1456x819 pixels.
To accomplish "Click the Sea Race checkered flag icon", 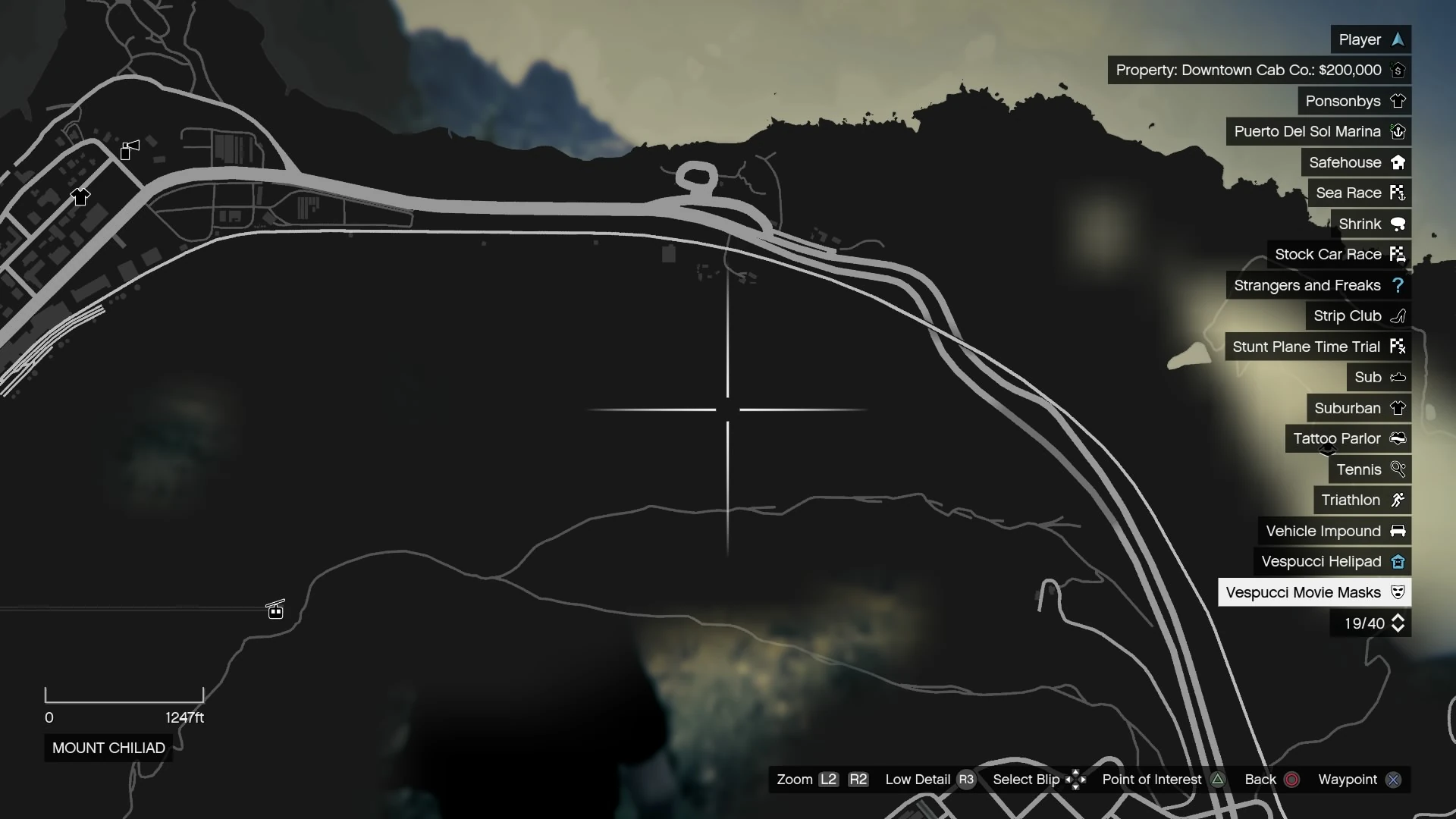I will click(1398, 193).
